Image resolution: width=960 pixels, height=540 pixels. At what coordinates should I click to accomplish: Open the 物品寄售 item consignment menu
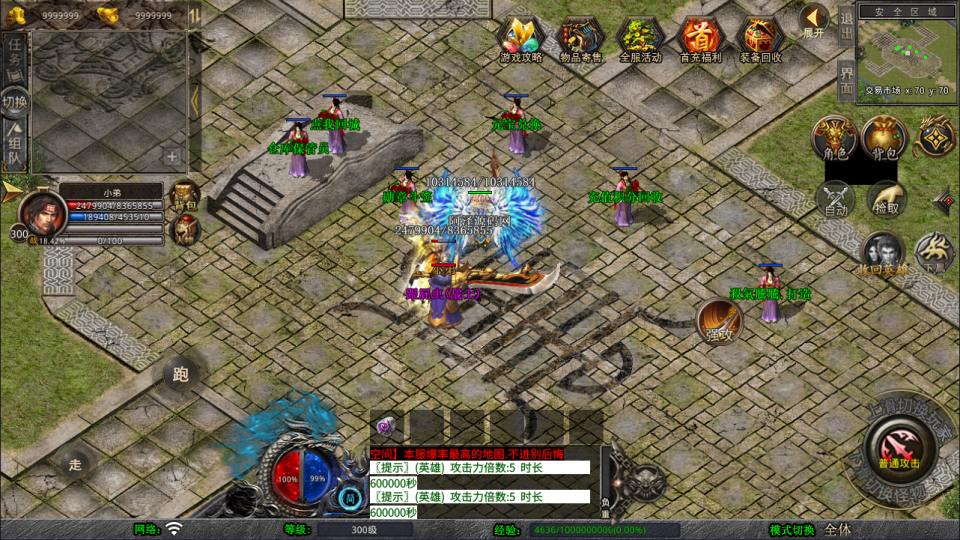(x=580, y=40)
